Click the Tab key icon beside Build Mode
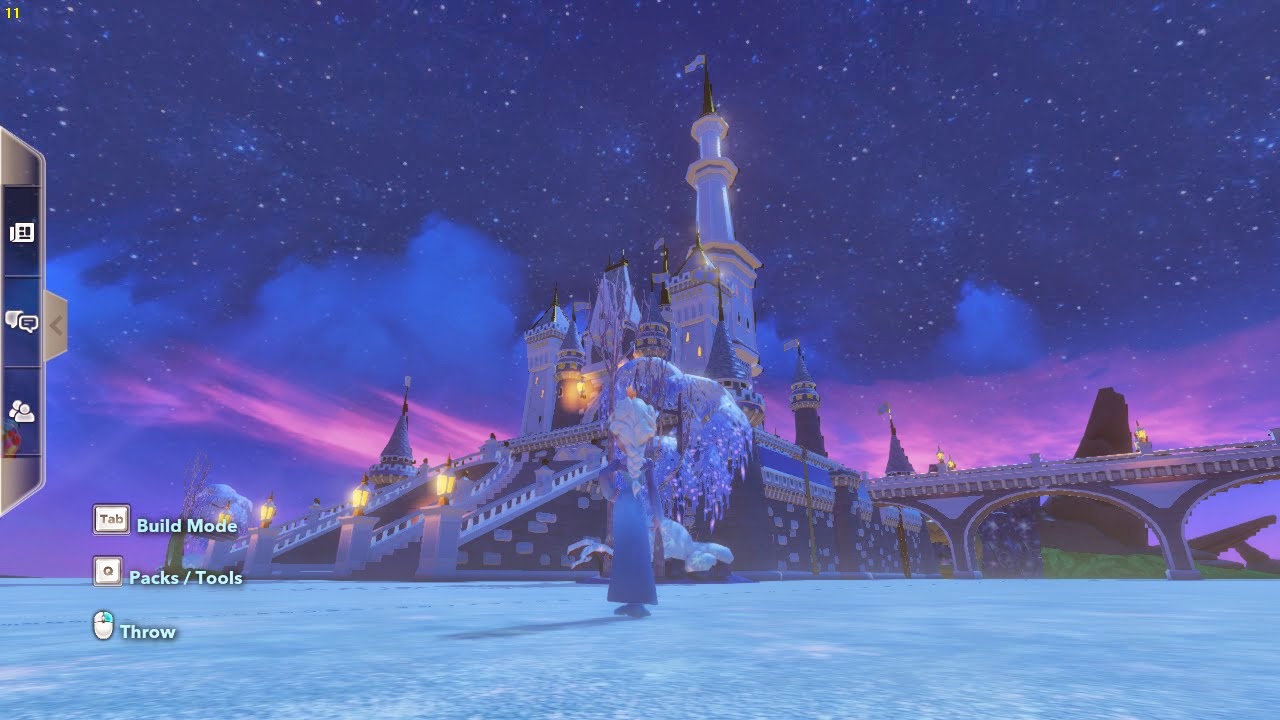The image size is (1280, 720). click(110, 519)
